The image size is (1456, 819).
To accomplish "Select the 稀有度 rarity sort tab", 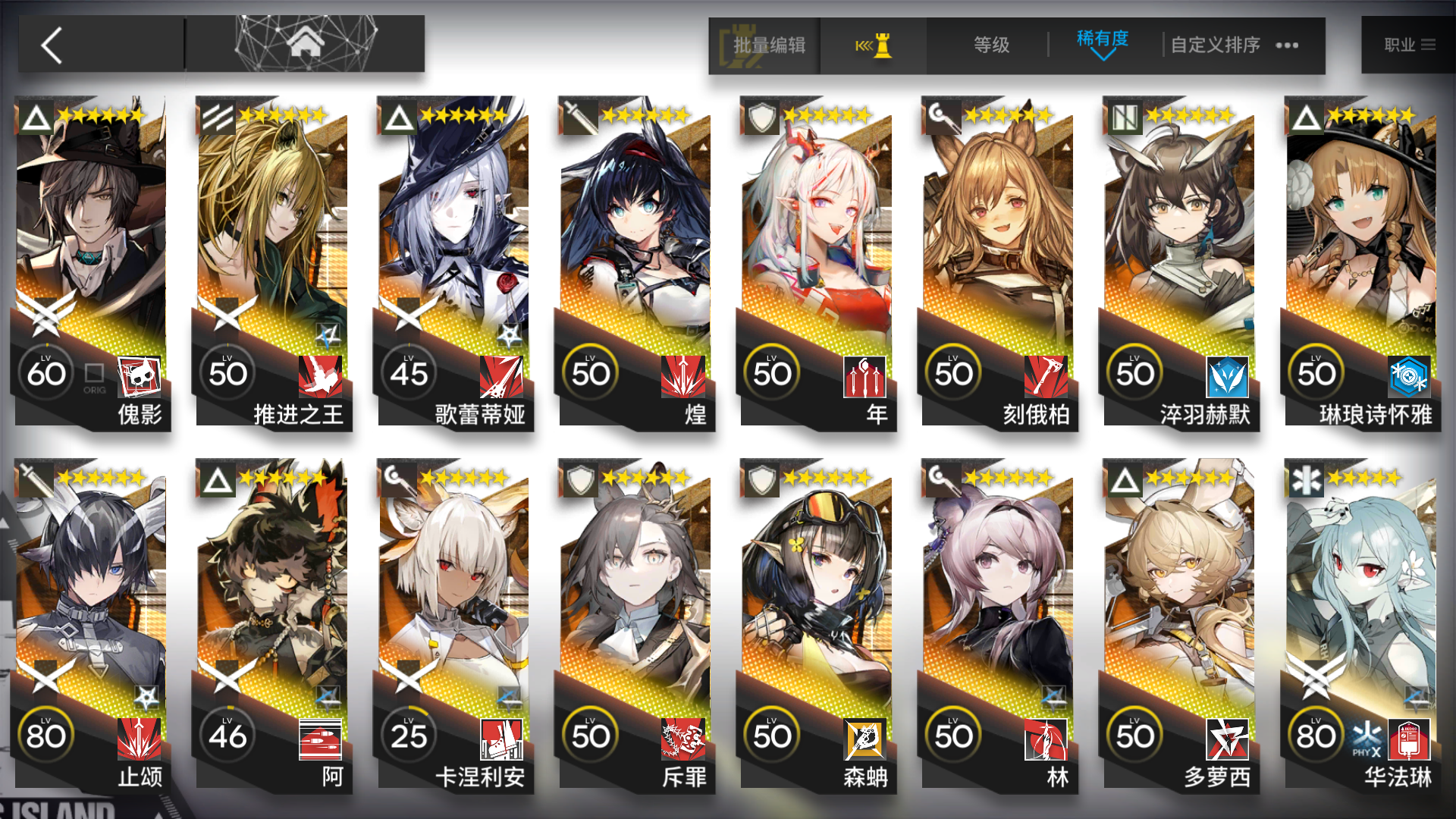I will coord(1101,35).
